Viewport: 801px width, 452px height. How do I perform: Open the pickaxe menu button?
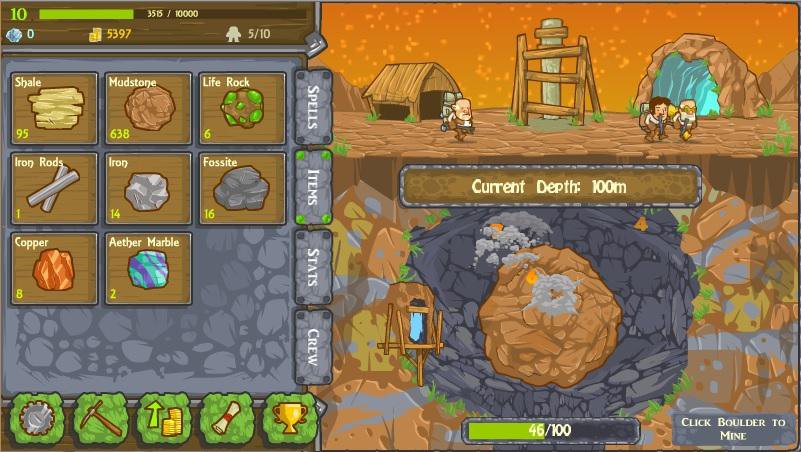click(101, 417)
